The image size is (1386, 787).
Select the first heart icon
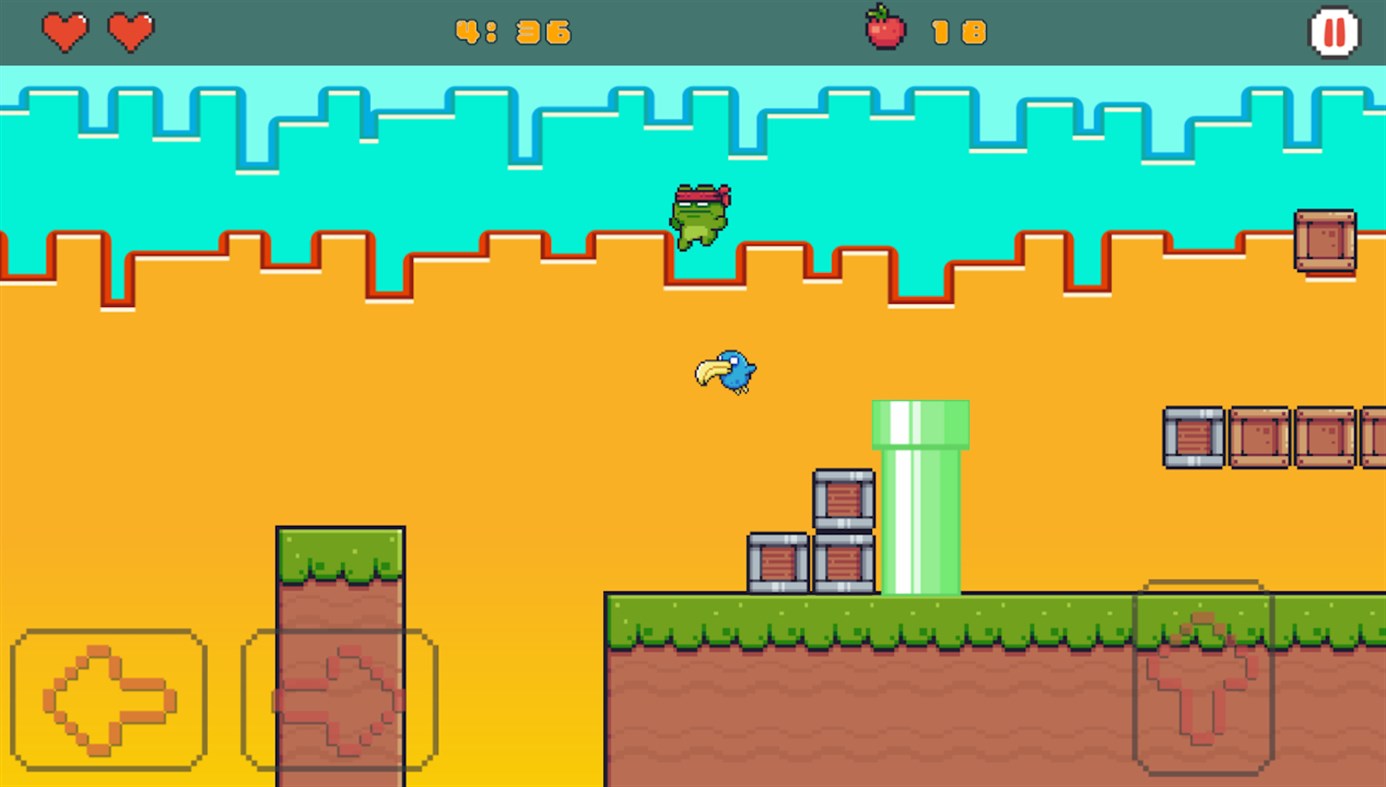point(64,31)
